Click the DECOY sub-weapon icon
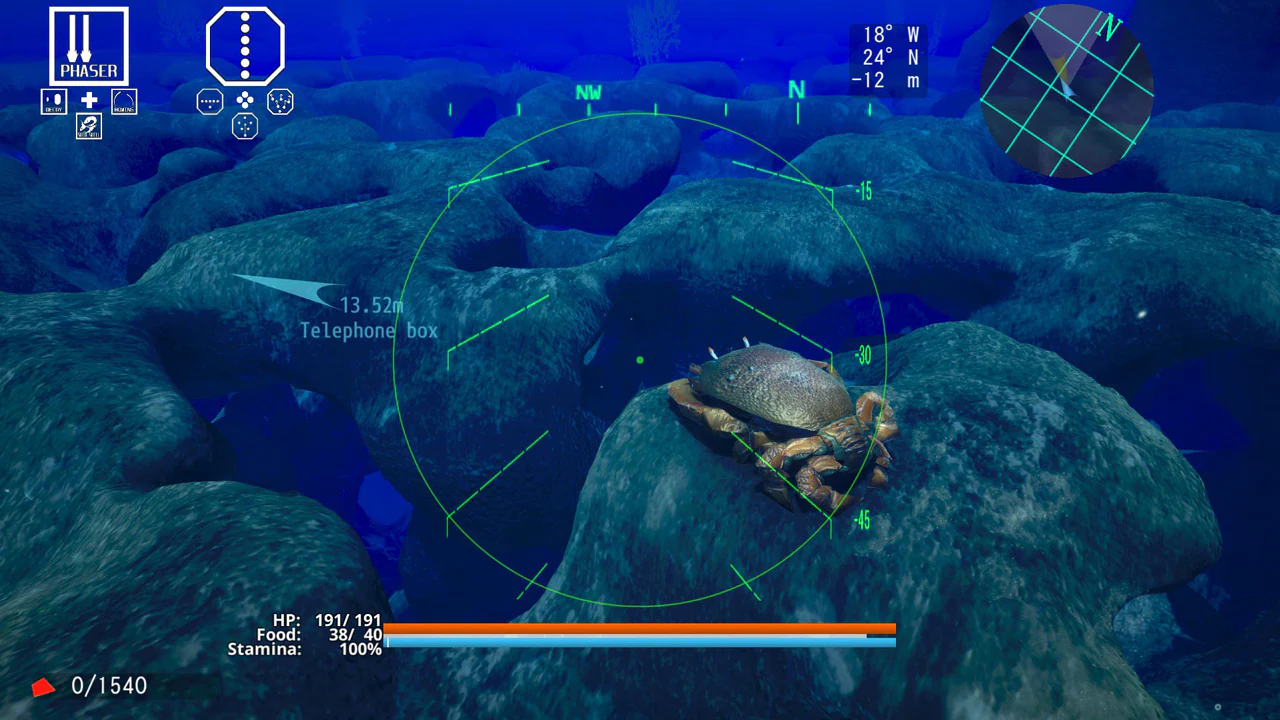The height and width of the screenshot is (720, 1280). click(54, 100)
